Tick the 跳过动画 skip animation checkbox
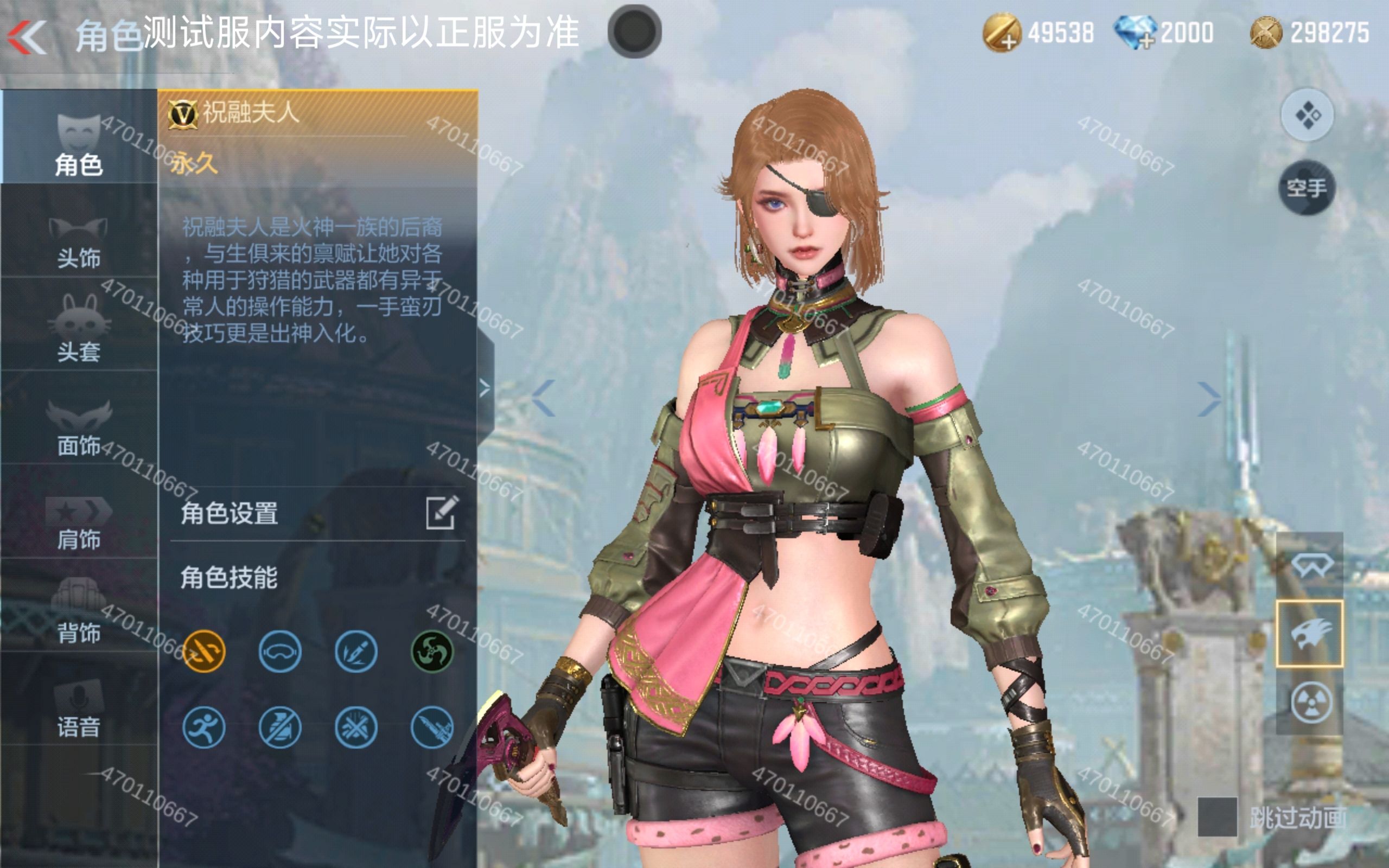Viewport: 1389px width, 868px height. tap(1217, 816)
